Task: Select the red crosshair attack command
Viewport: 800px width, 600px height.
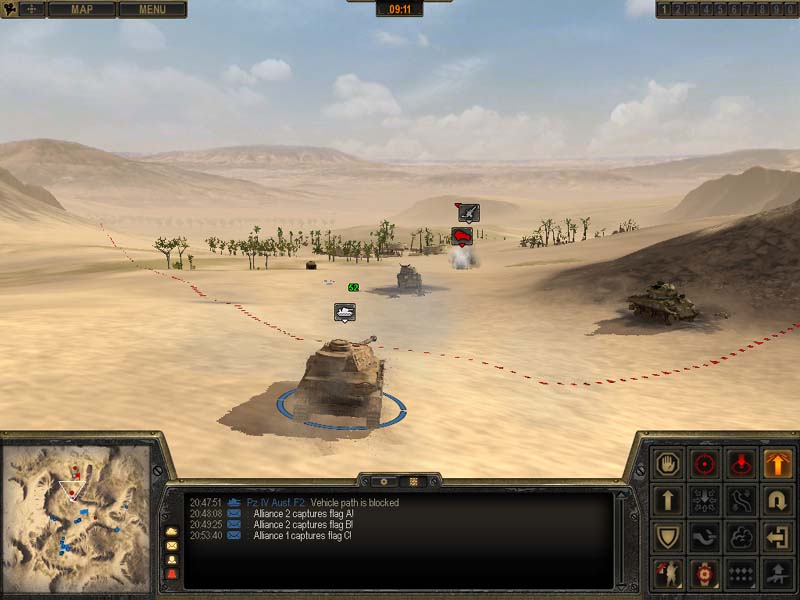Action: coord(704,463)
